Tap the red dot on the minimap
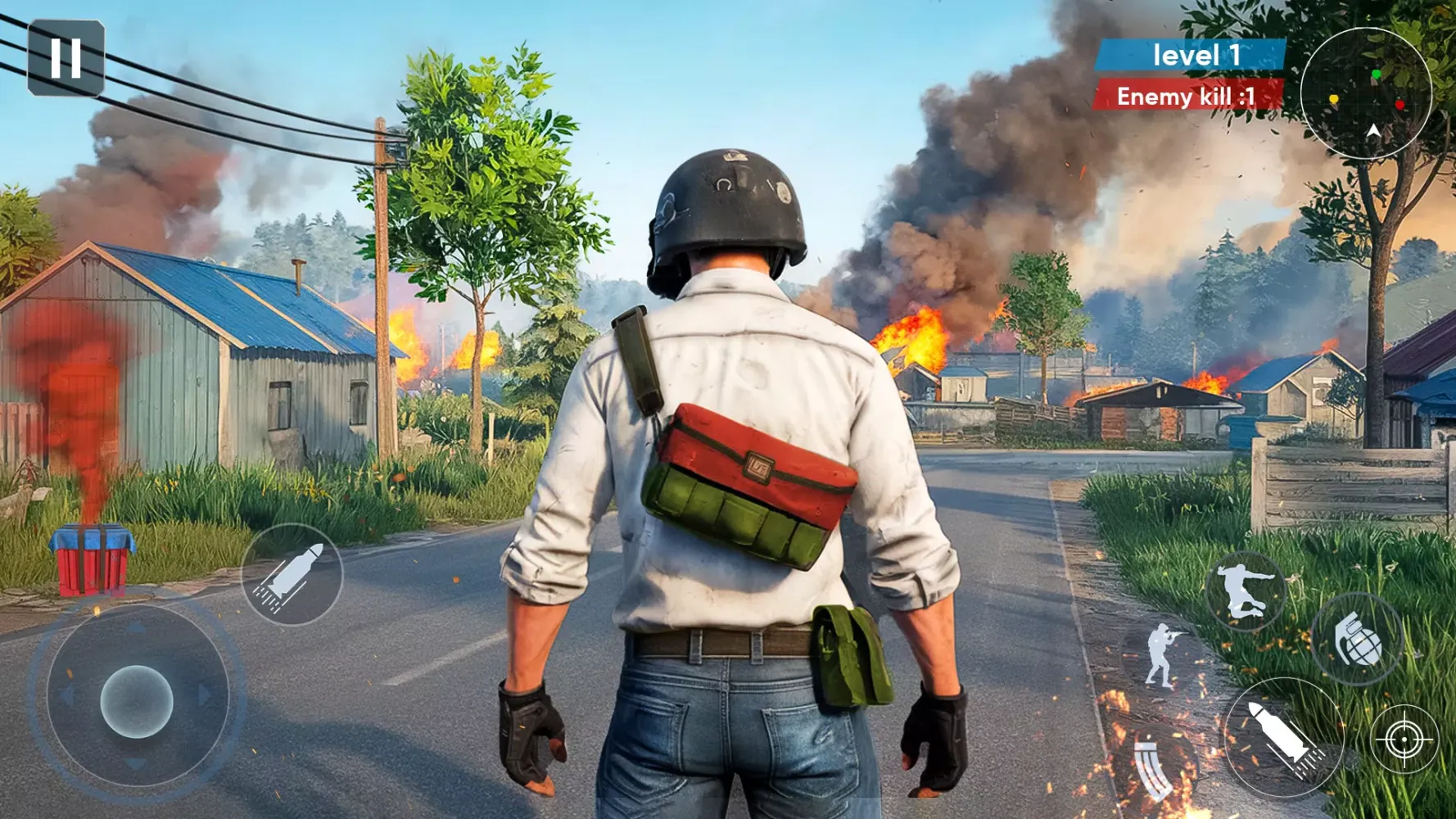The width and height of the screenshot is (1456, 819). pos(1400,106)
